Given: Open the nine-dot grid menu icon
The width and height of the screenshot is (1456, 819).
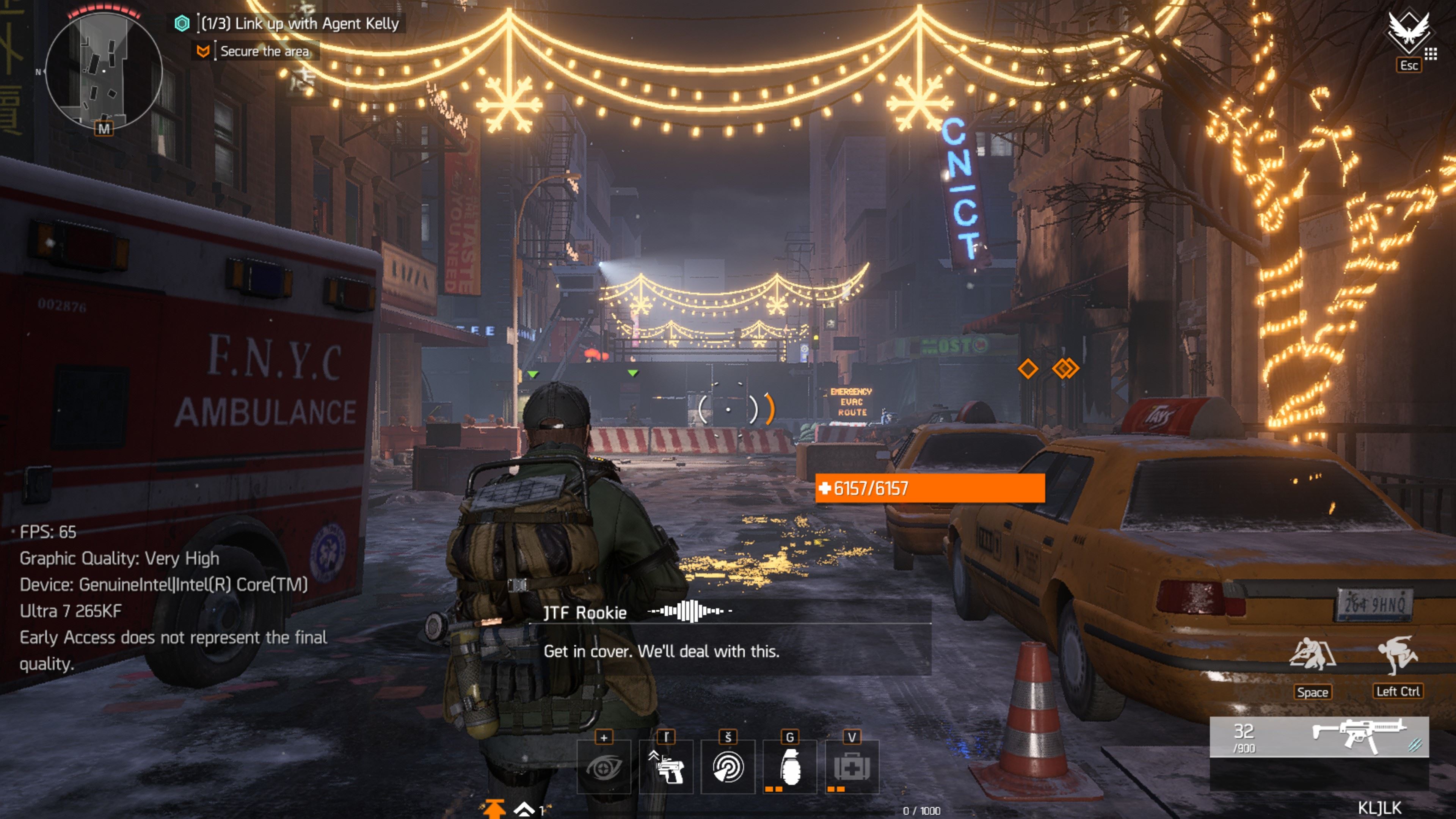Looking at the screenshot, I should [1431, 54].
